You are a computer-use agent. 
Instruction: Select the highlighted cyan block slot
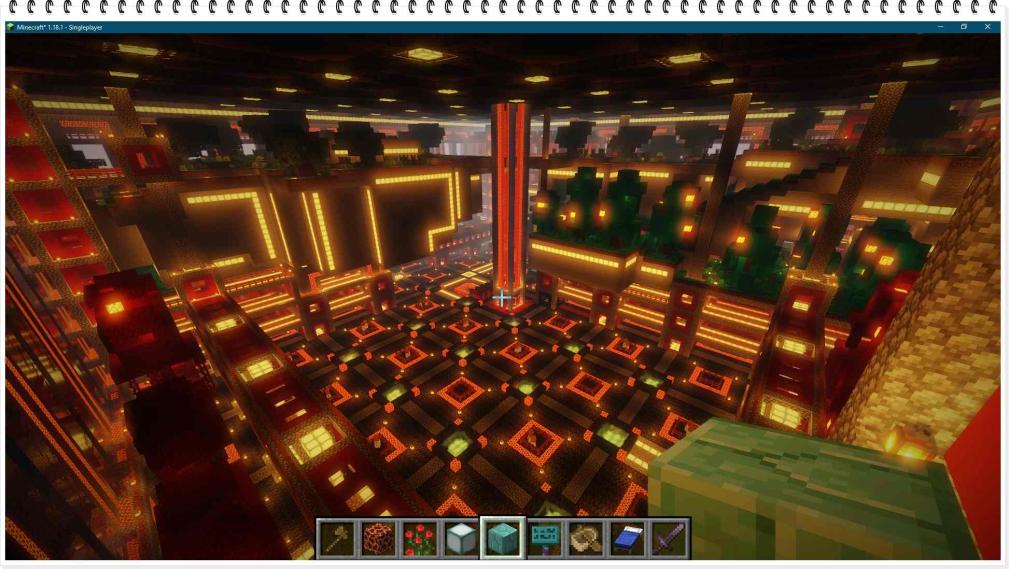502,538
